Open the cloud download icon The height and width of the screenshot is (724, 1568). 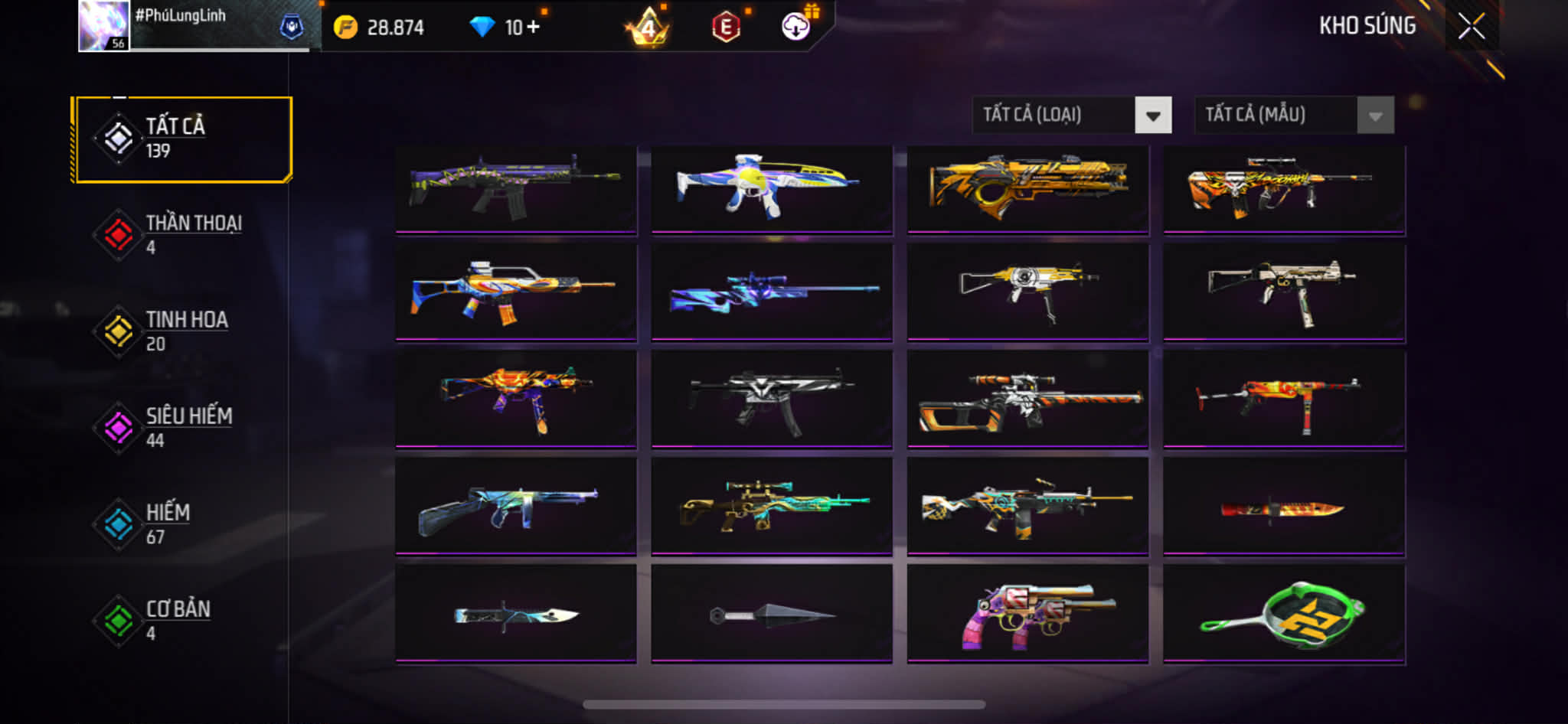pyautogui.click(x=796, y=27)
